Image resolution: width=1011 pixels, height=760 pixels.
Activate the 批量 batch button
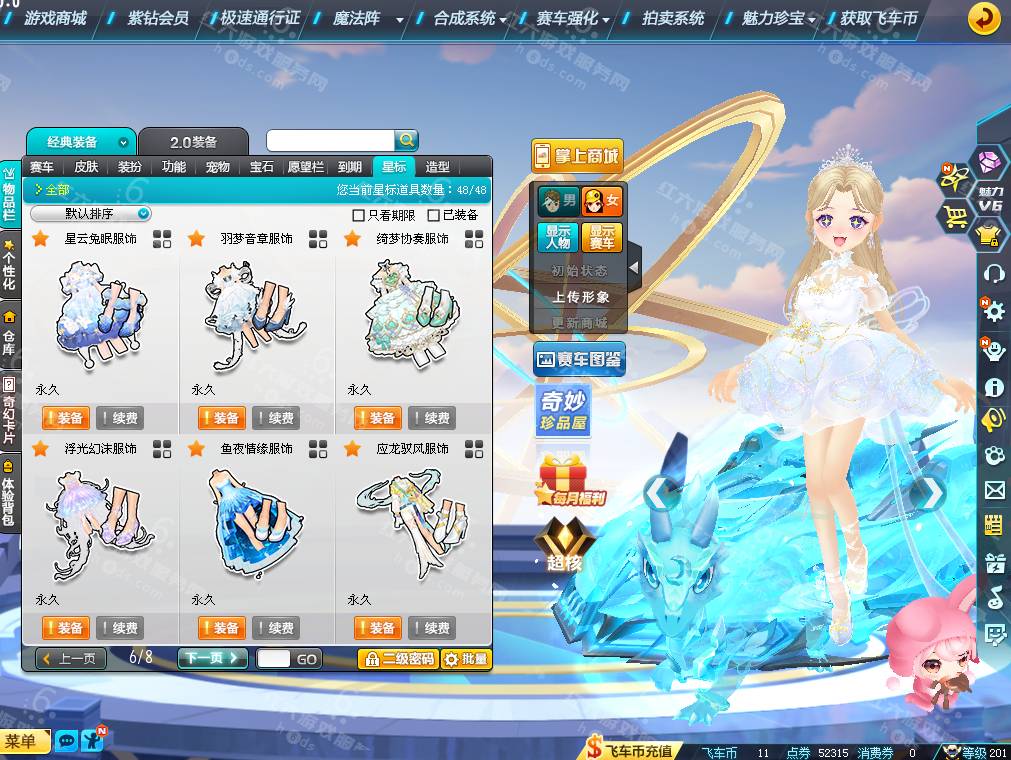[x=466, y=659]
